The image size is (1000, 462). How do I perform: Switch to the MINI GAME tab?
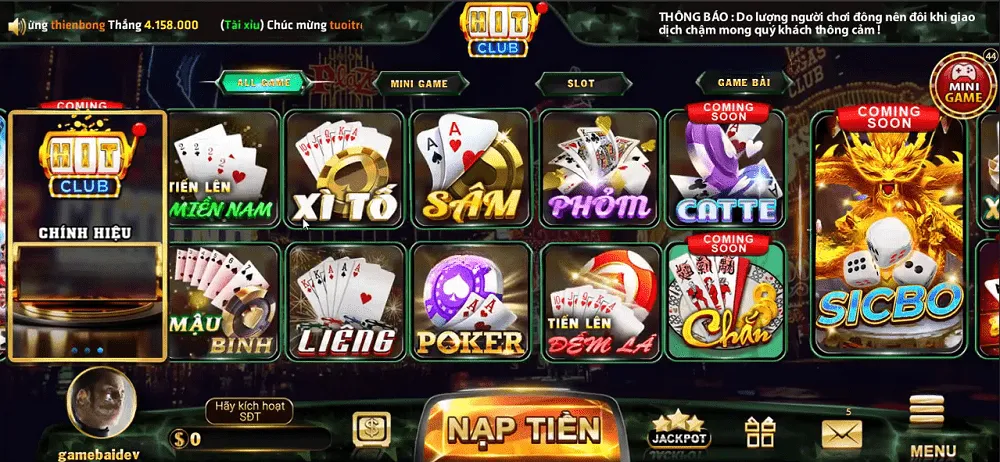point(419,83)
